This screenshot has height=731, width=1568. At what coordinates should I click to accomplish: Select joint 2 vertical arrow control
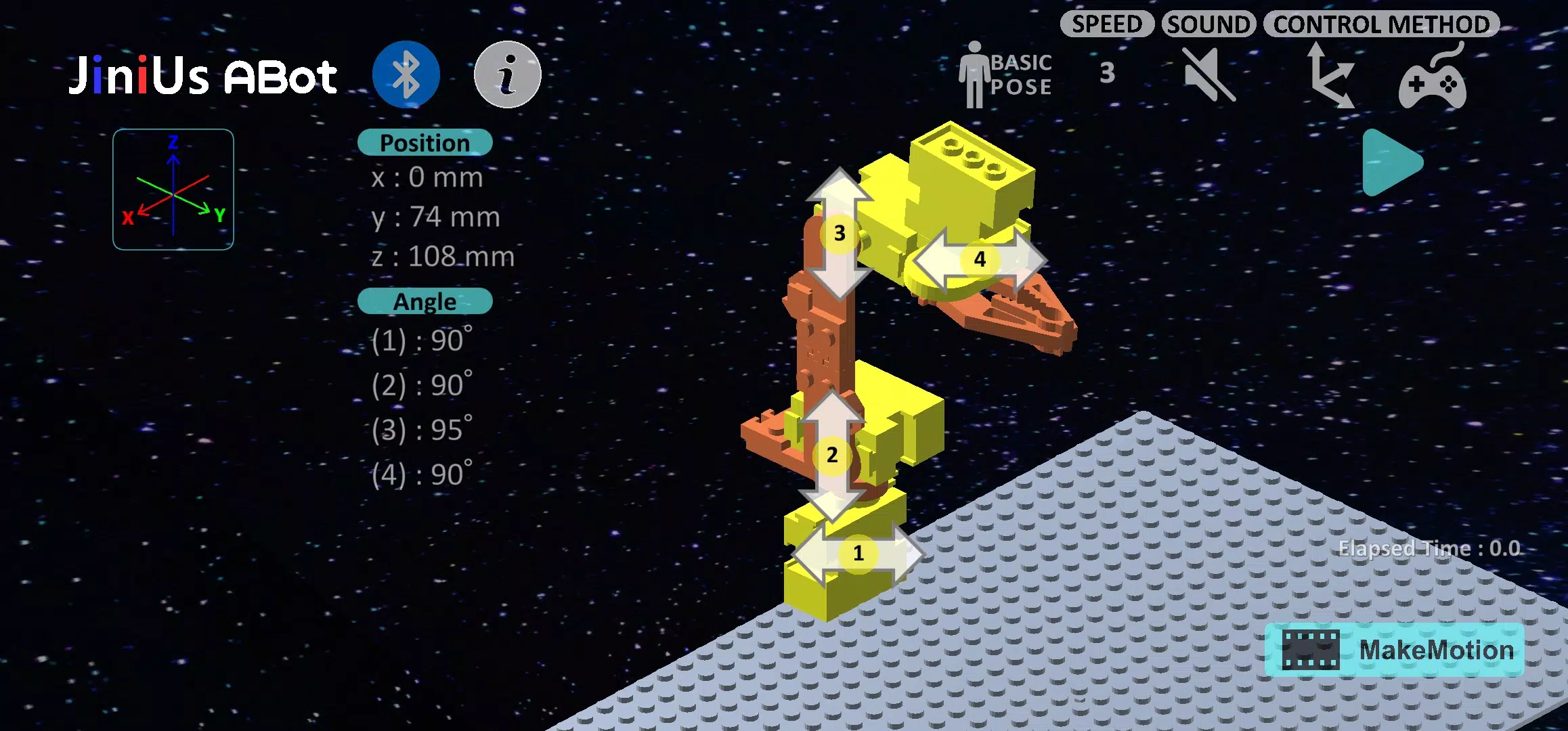[x=832, y=455]
